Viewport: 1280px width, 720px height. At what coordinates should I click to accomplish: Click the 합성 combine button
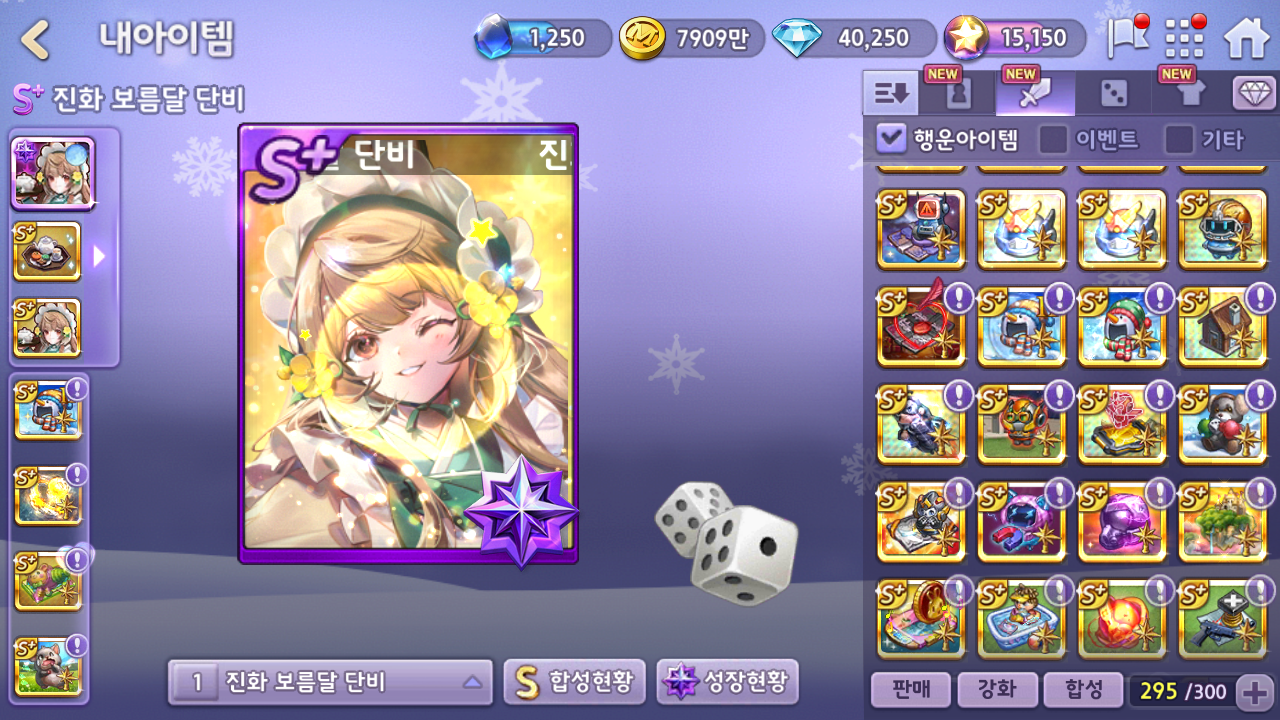[x=1082, y=690]
